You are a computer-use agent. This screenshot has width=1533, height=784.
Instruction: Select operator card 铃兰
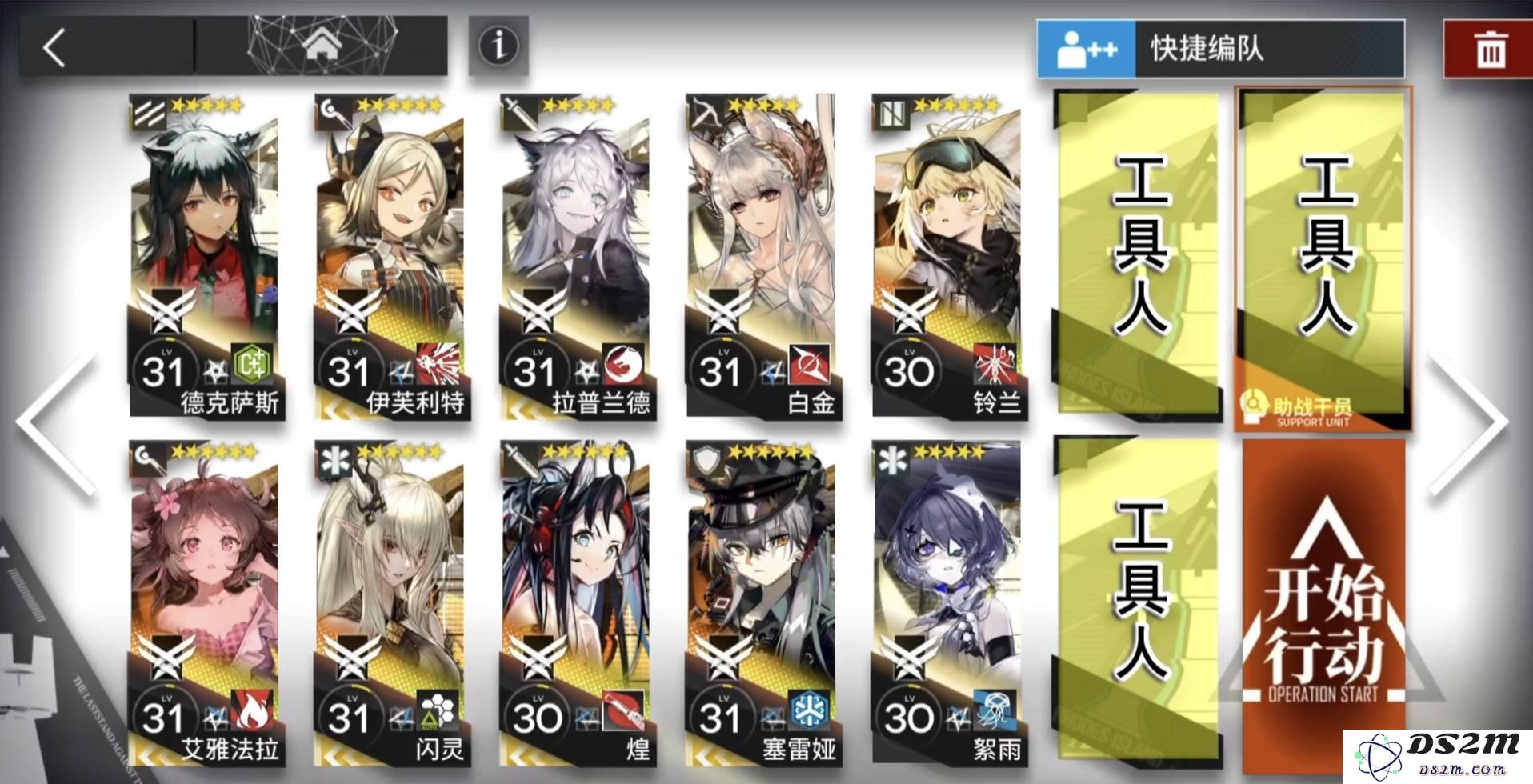pos(948,256)
